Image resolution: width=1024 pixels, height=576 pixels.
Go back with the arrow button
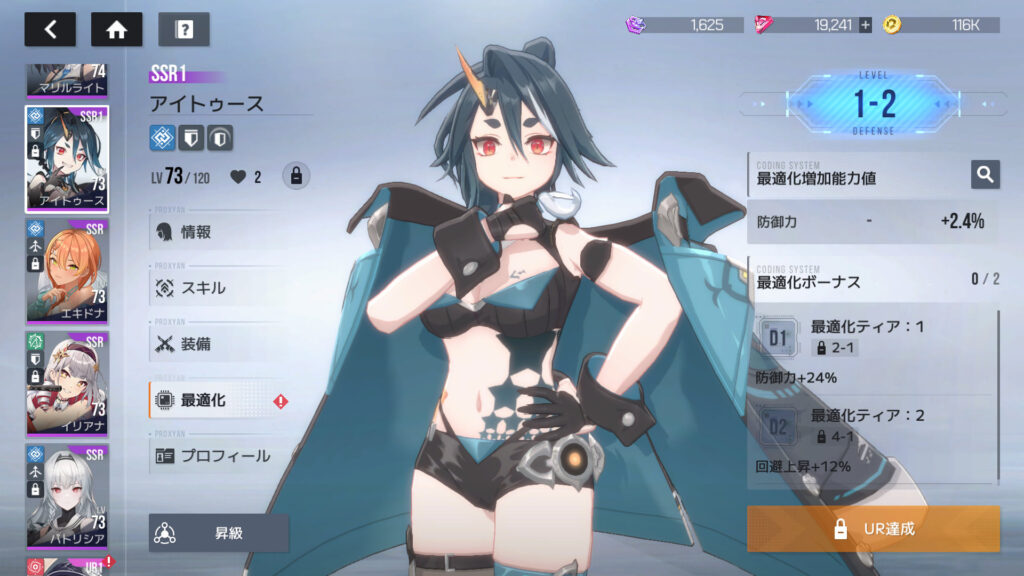[x=50, y=29]
